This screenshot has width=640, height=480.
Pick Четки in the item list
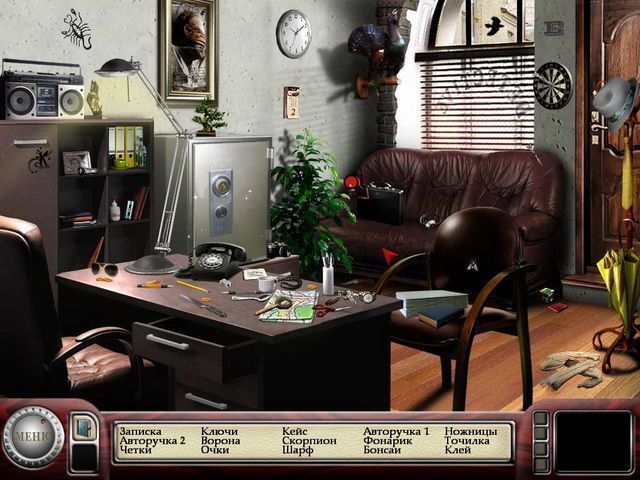(x=135, y=451)
